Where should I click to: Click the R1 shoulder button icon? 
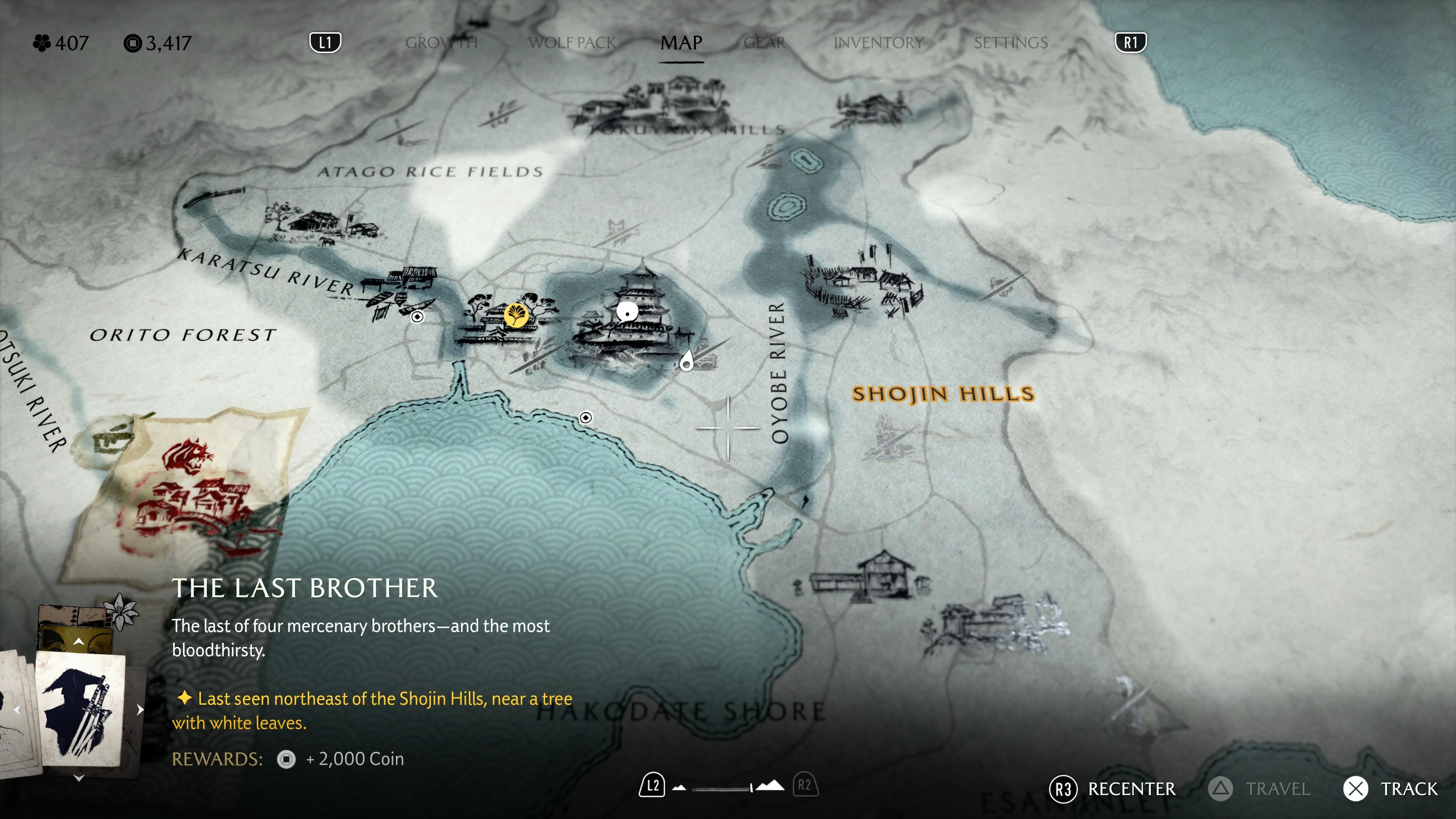pyautogui.click(x=1131, y=42)
